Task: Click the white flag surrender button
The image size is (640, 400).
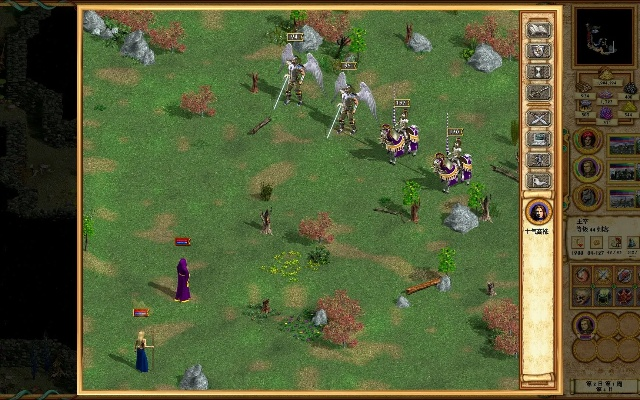Action: click(x=539, y=30)
